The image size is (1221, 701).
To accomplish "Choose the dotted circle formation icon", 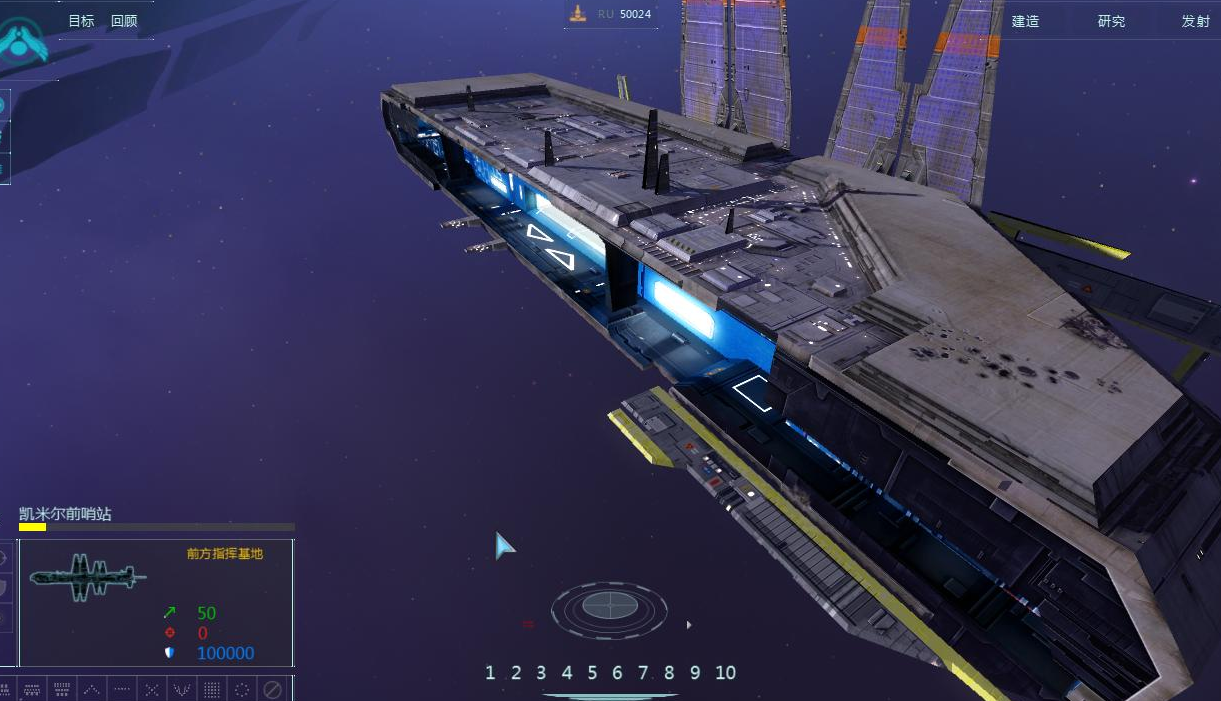I will pos(242,689).
